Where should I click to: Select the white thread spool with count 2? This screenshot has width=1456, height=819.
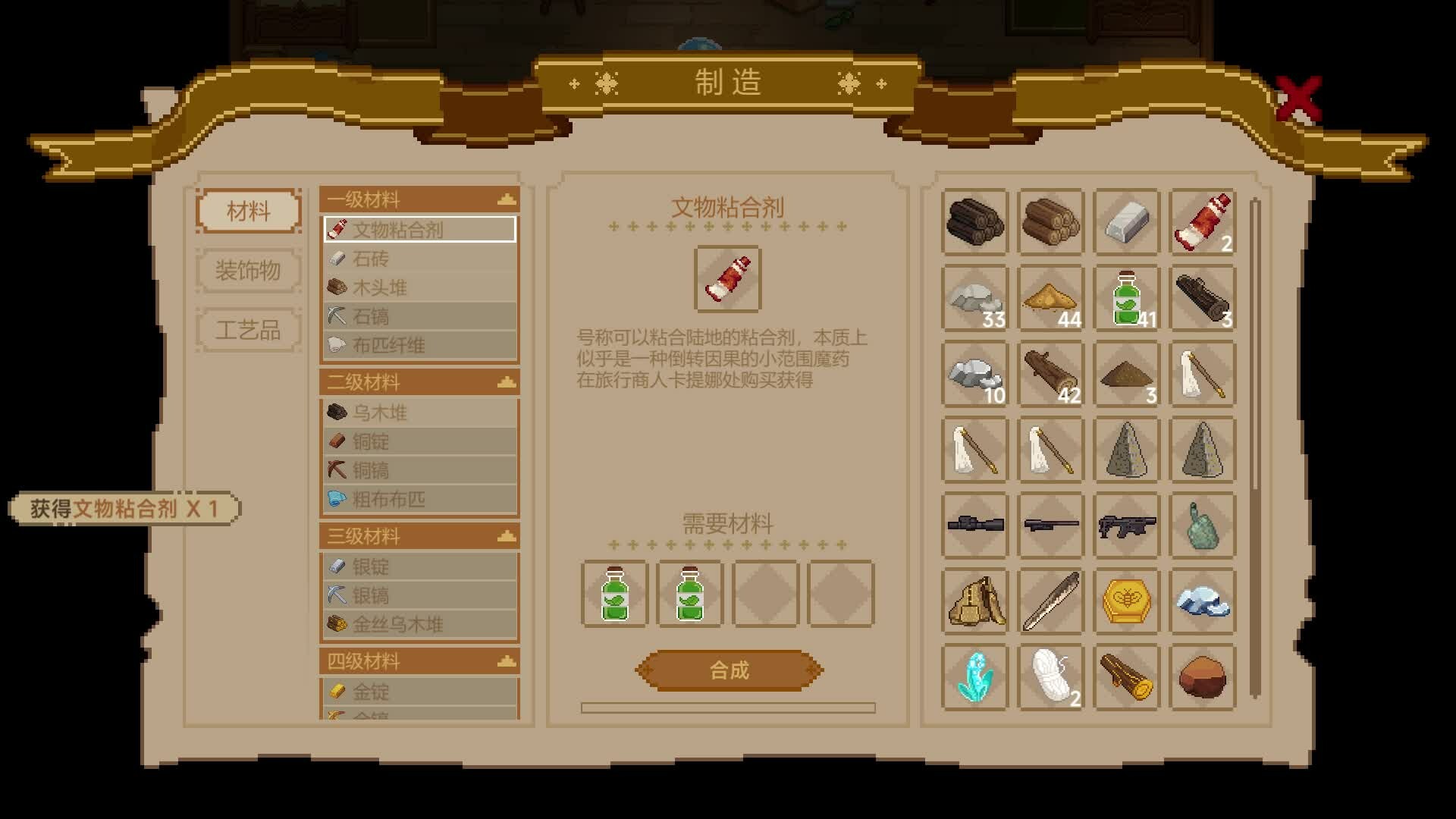click(1050, 677)
